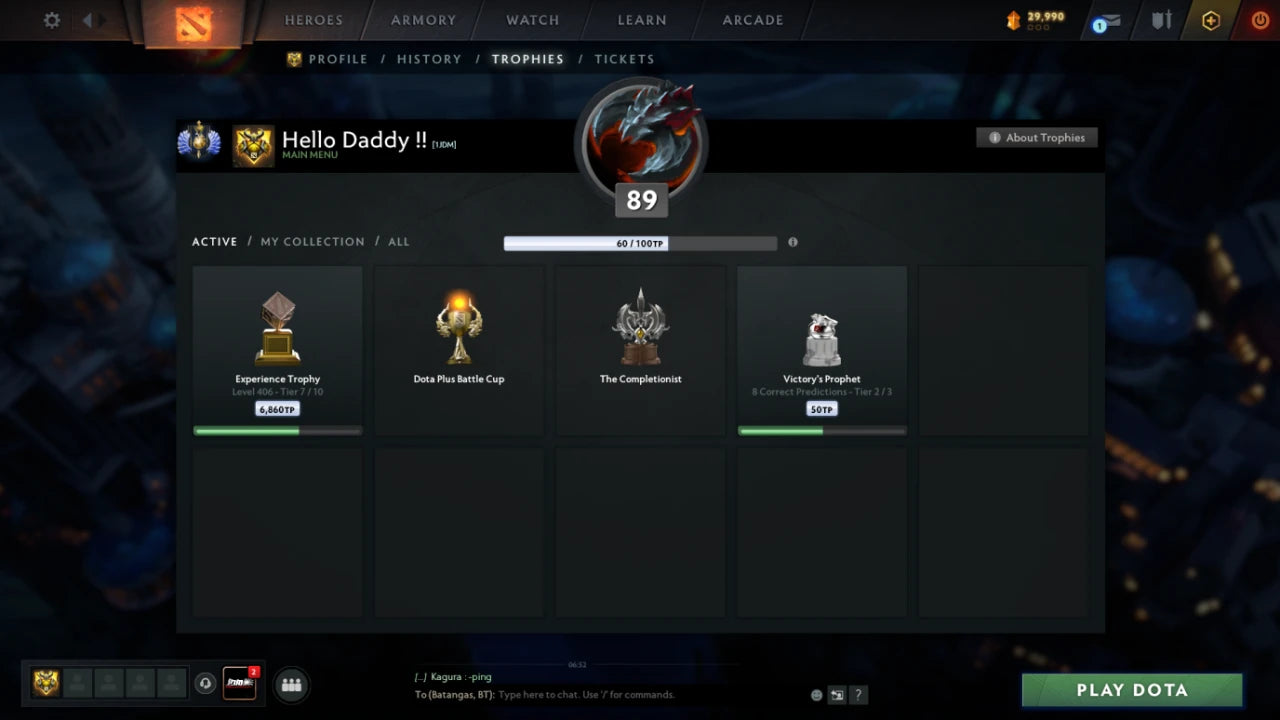Open the HISTORY profile tab
The image size is (1280, 720).
(429, 59)
